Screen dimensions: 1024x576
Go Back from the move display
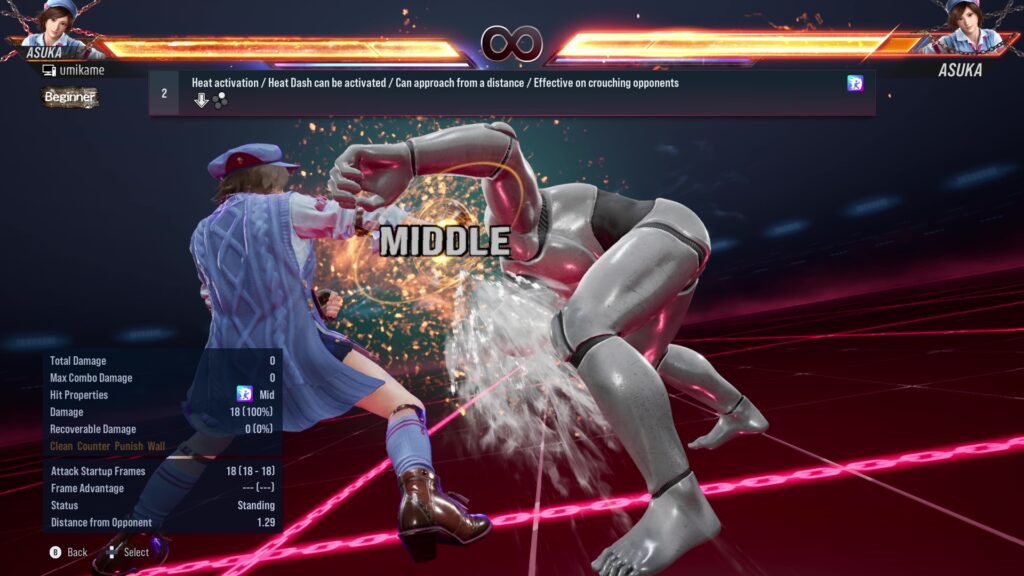pyautogui.click(x=69, y=552)
